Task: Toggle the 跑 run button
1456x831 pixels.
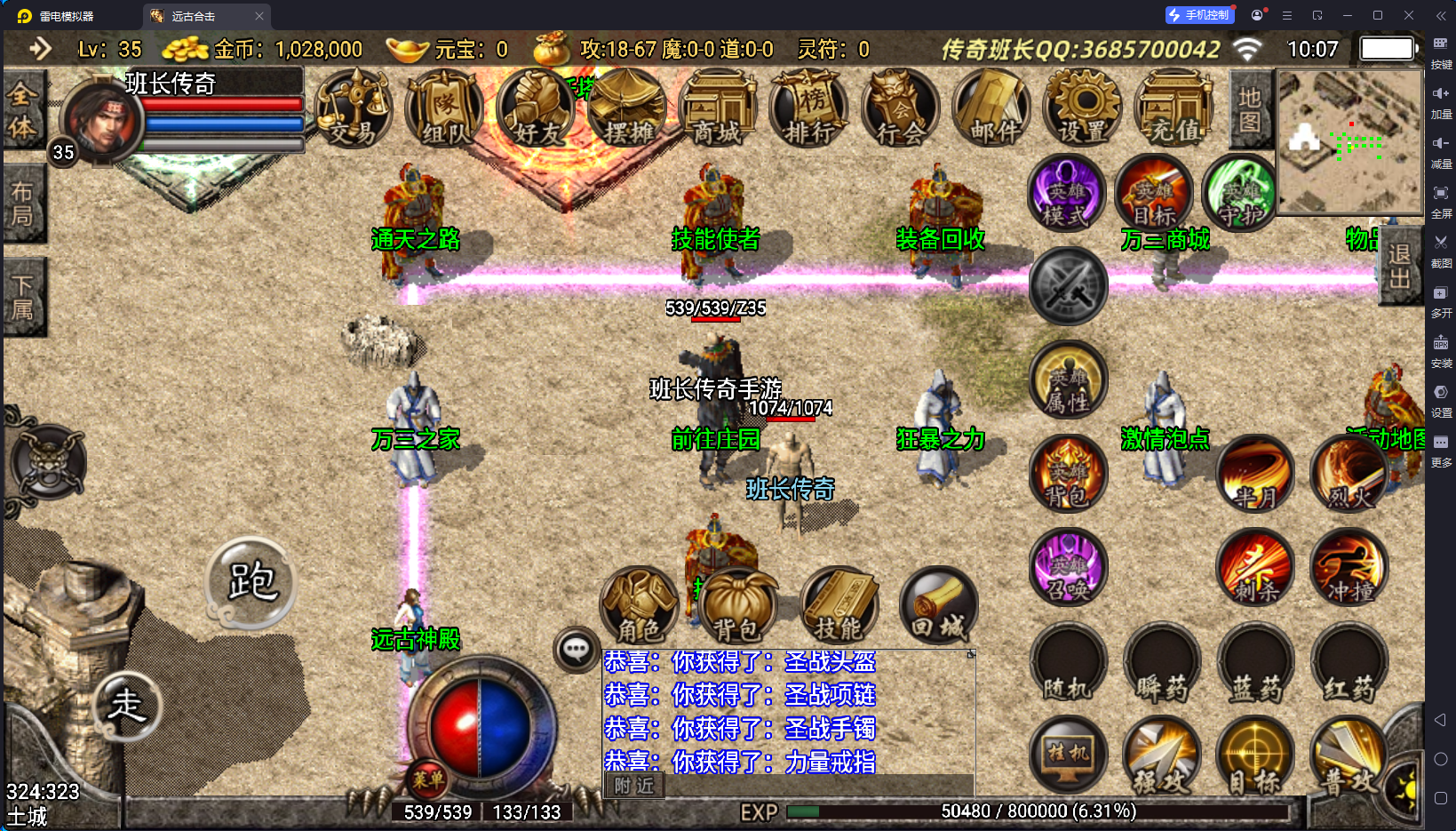Action: (251, 582)
